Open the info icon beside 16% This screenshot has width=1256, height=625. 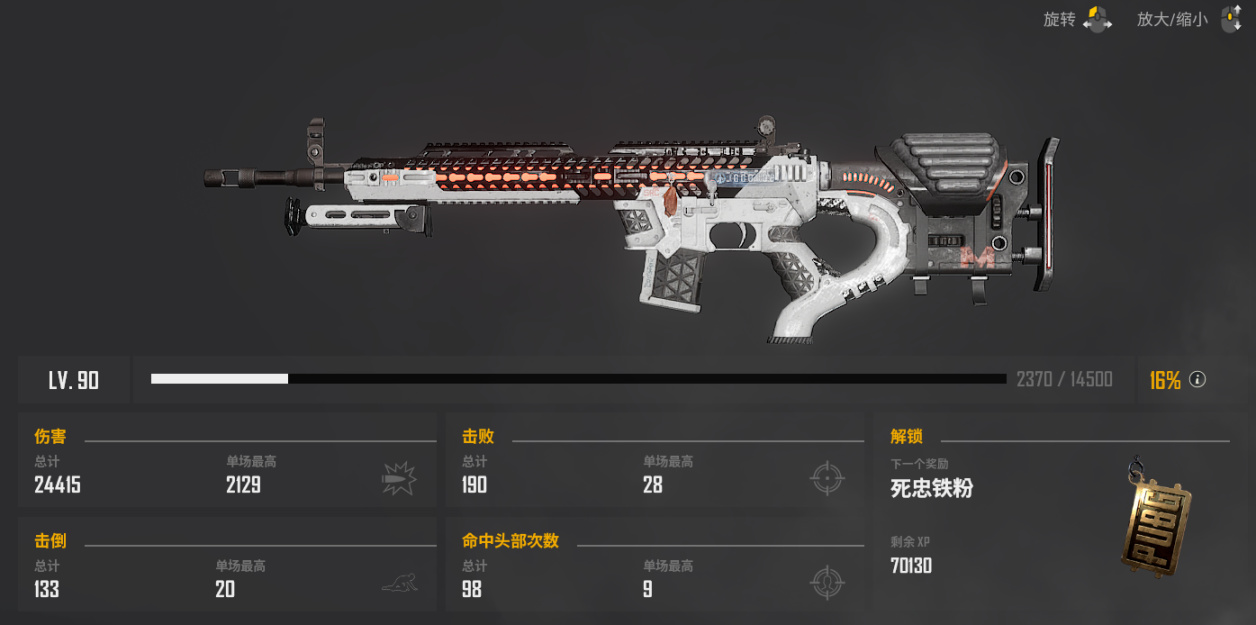coord(1197,380)
